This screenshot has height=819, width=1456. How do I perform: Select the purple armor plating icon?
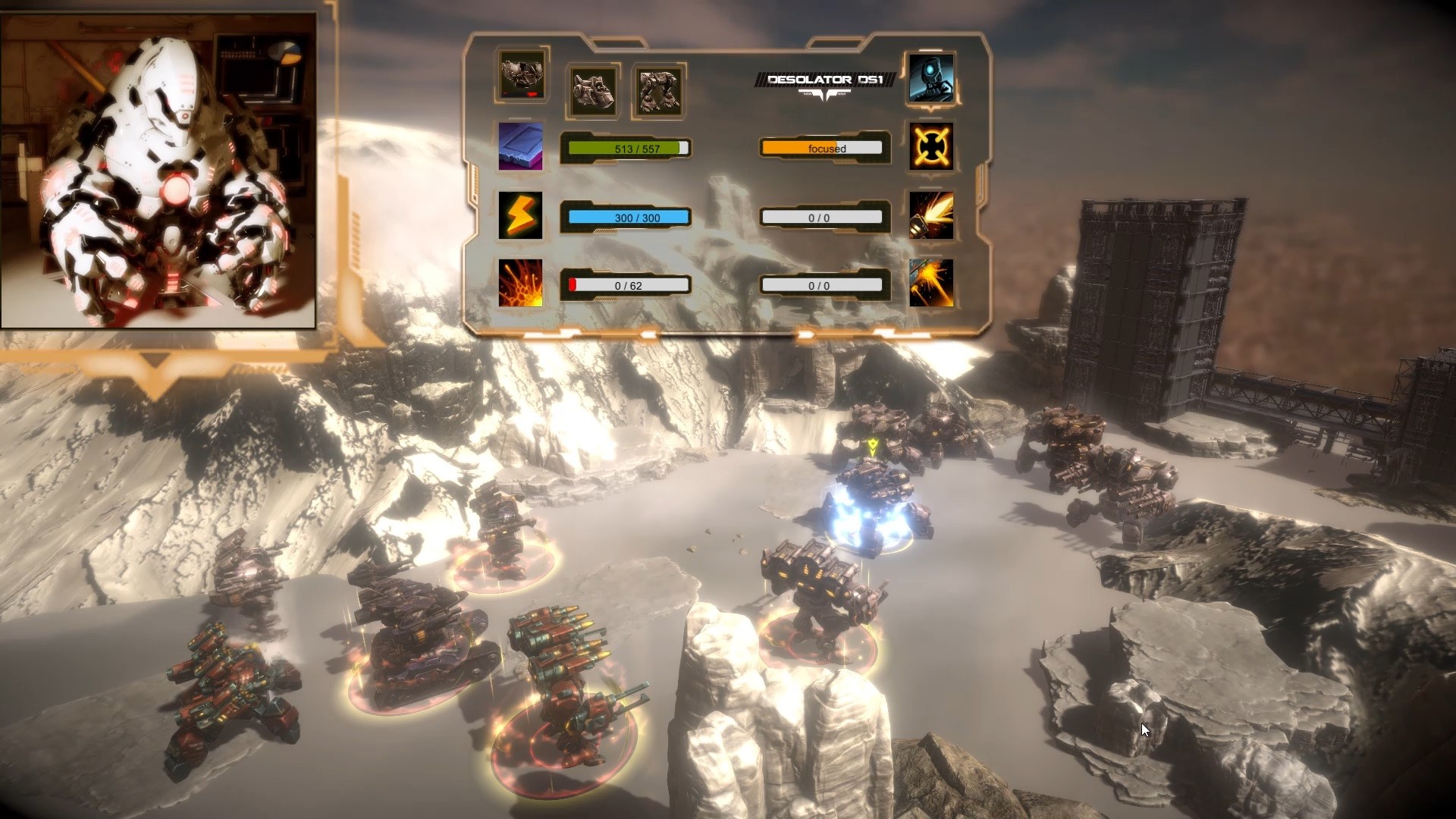click(520, 146)
